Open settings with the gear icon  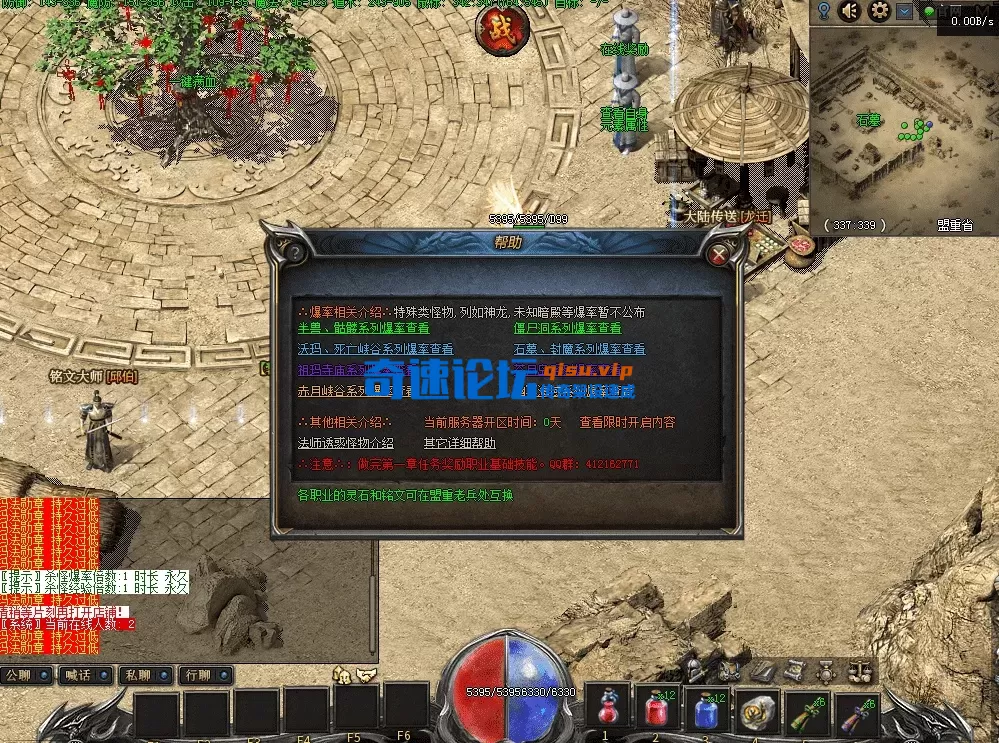[x=879, y=11]
